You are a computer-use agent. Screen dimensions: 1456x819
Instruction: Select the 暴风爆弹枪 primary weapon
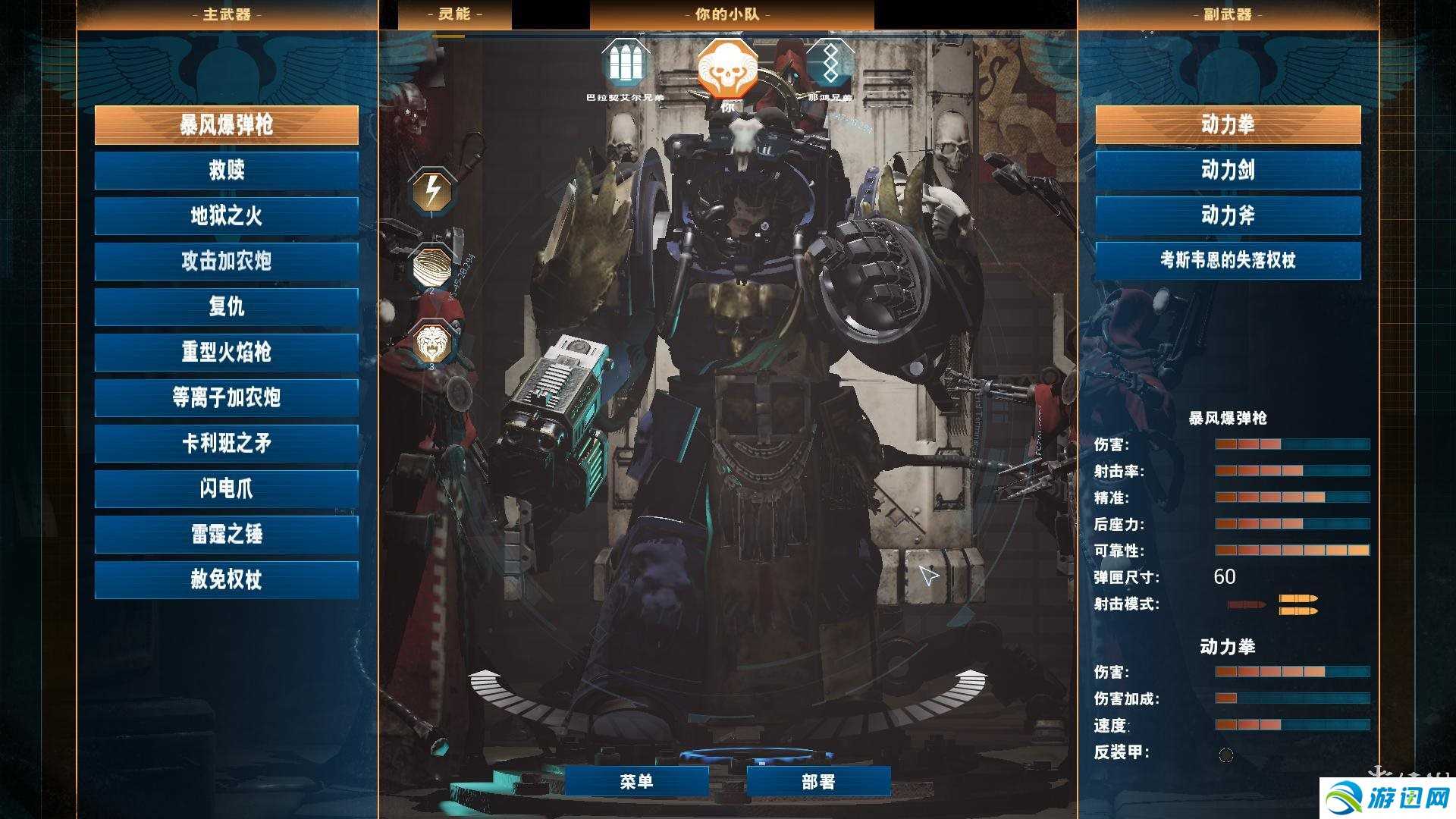[x=226, y=125]
